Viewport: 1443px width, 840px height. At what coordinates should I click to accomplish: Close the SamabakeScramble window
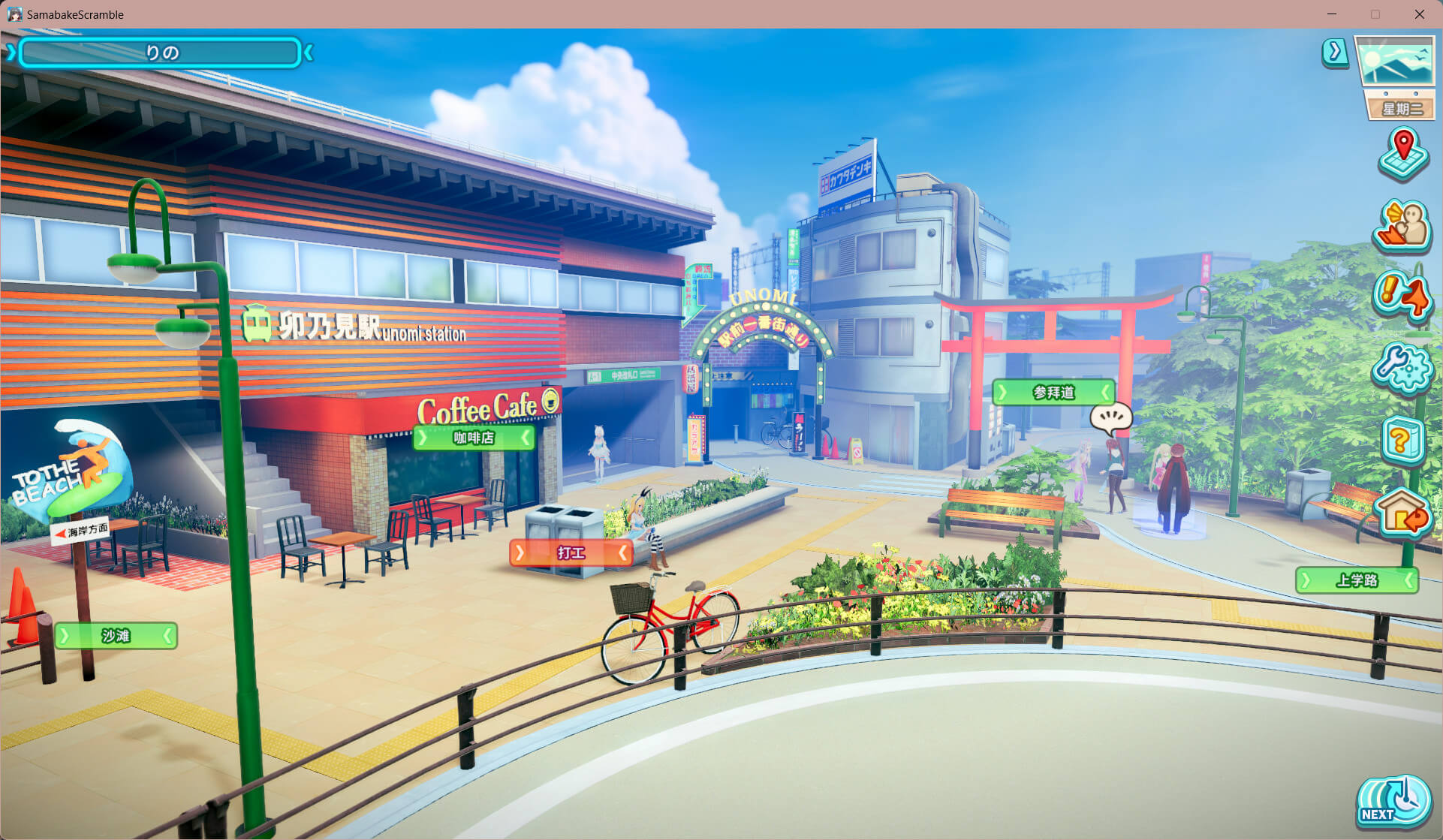pyautogui.click(x=1419, y=14)
